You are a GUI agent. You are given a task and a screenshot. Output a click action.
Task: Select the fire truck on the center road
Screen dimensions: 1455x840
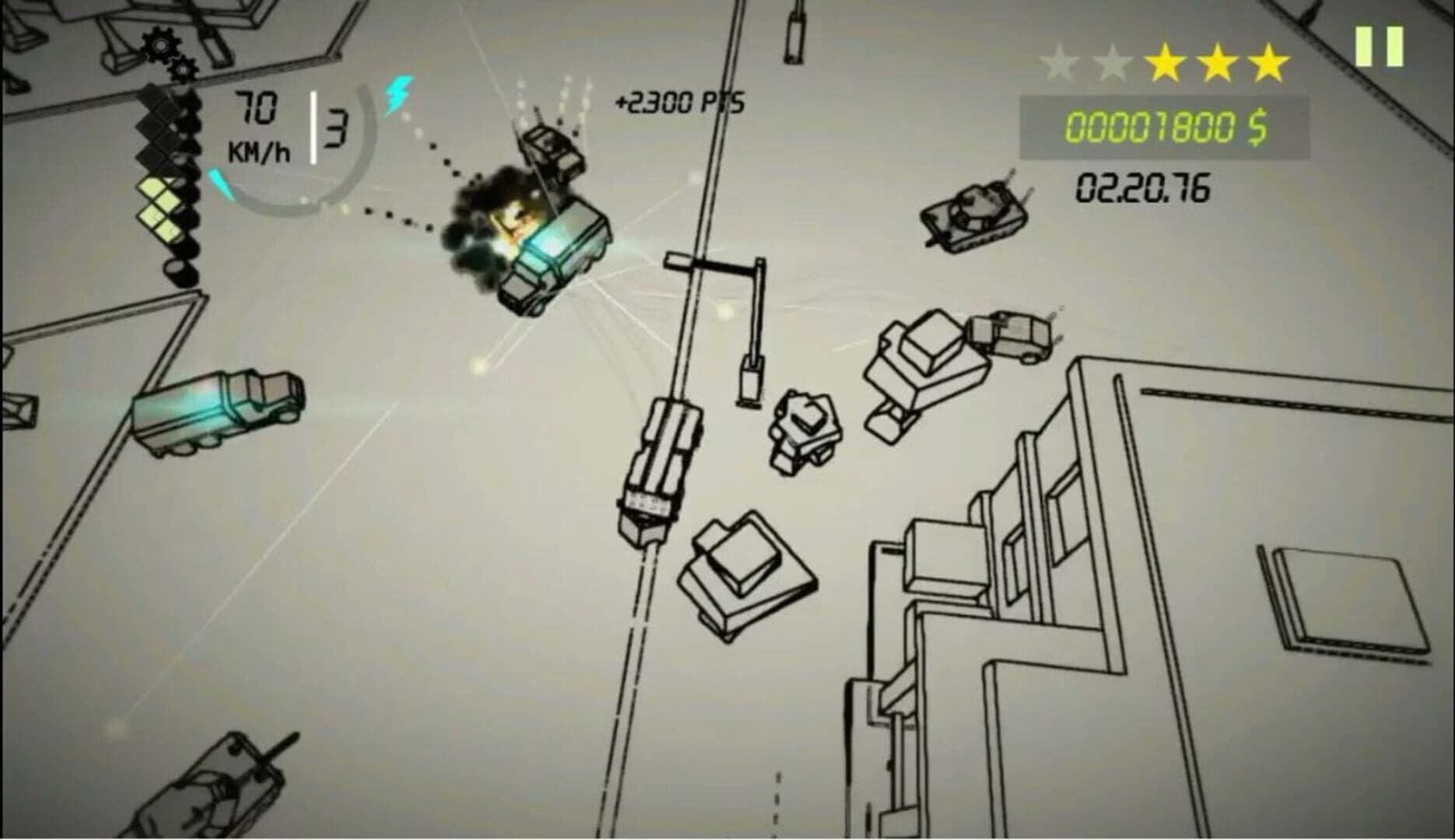click(657, 467)
